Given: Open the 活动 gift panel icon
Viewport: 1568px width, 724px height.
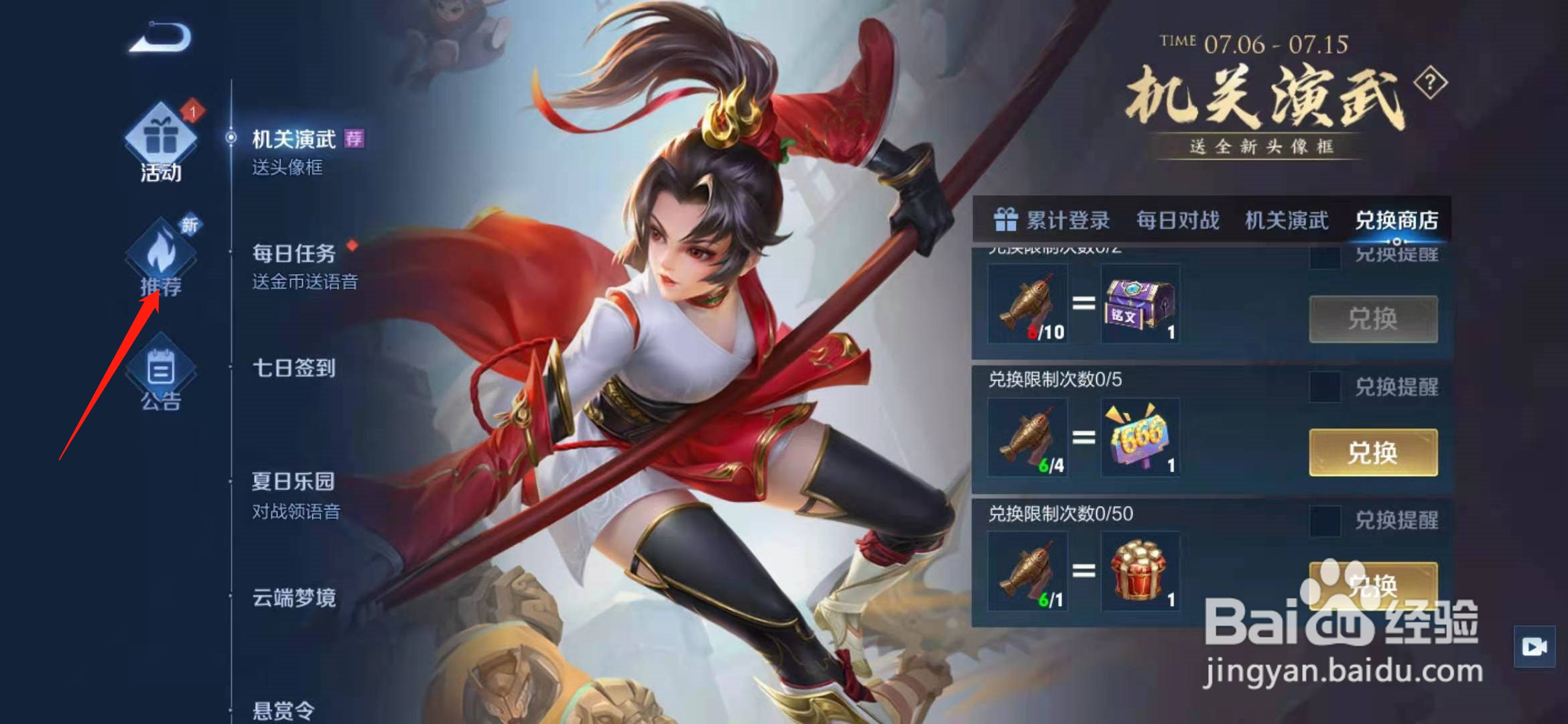Looking at the screenshot, I should [159, 139].
